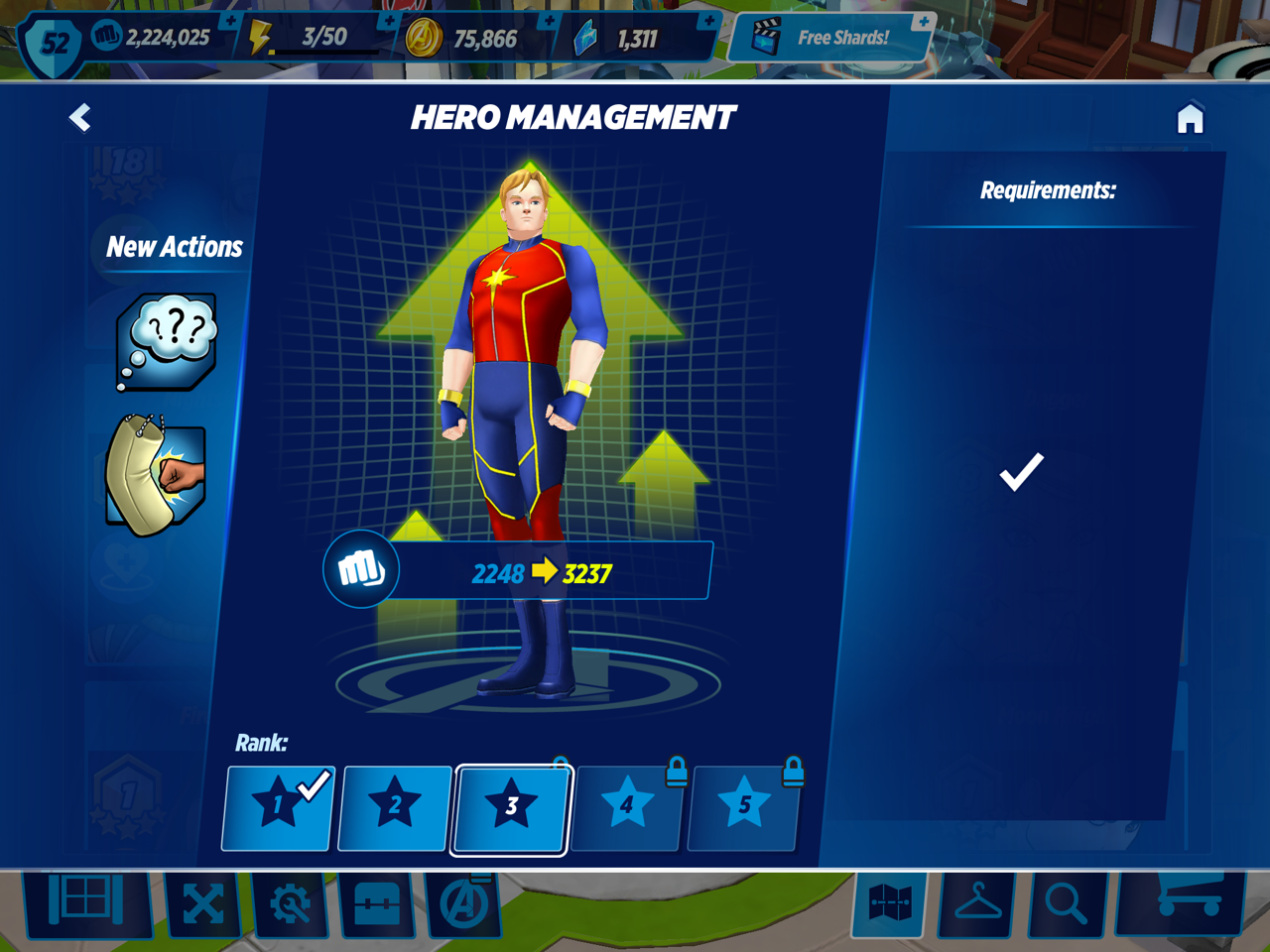Pick the locked Rank 5 star tile
The height and width of the screenshot is (952, 1270).
tap(743, 807)
